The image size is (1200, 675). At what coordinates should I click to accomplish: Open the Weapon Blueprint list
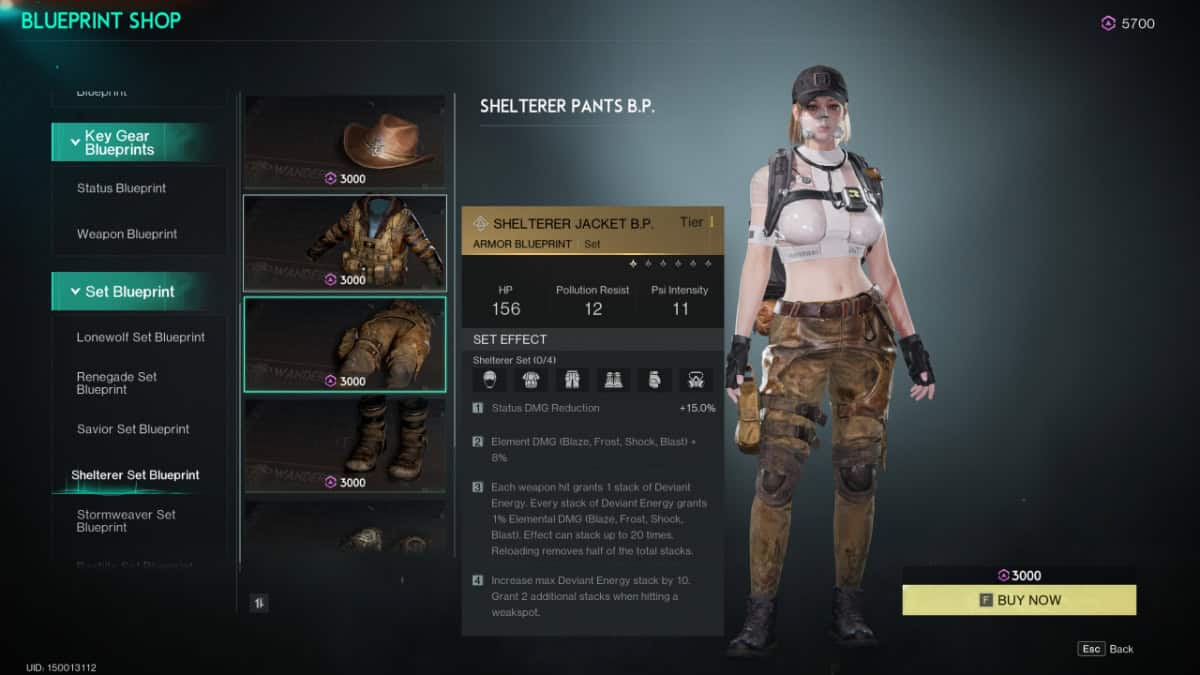tap(127, 234)
